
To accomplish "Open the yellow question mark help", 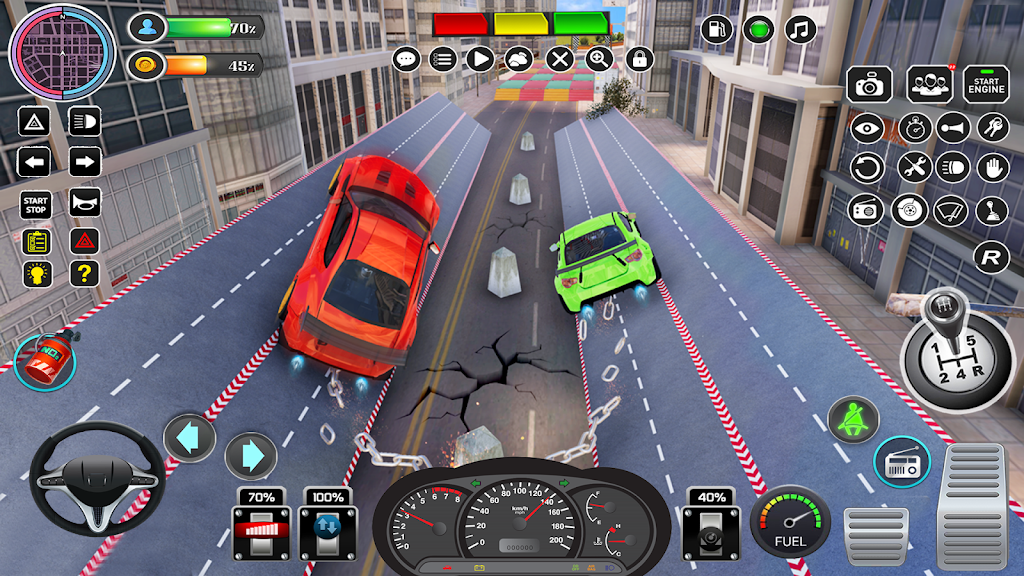I will pos(84,274).
